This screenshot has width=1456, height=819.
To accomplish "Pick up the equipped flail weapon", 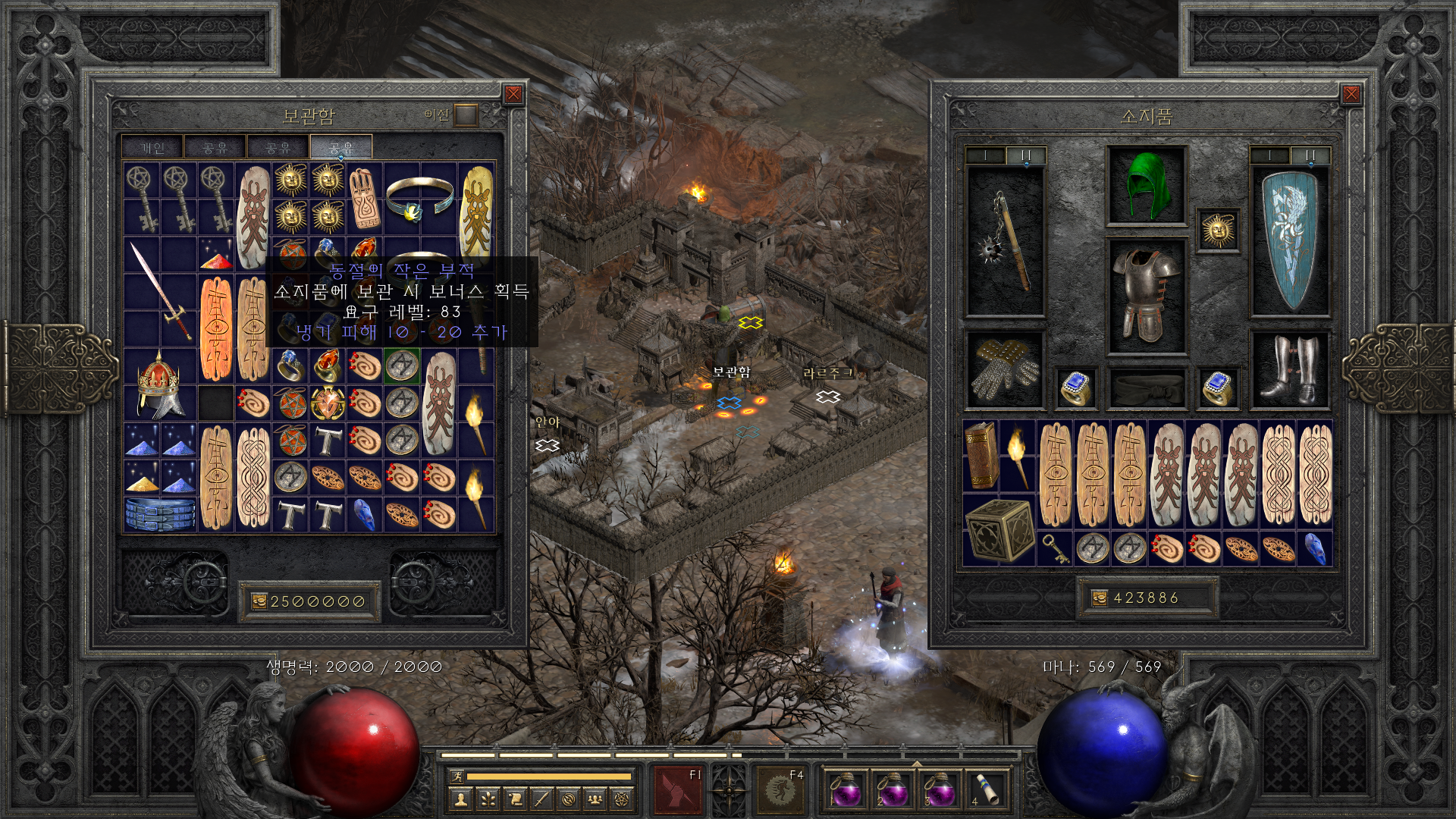I will click(x=1006, y=241).
